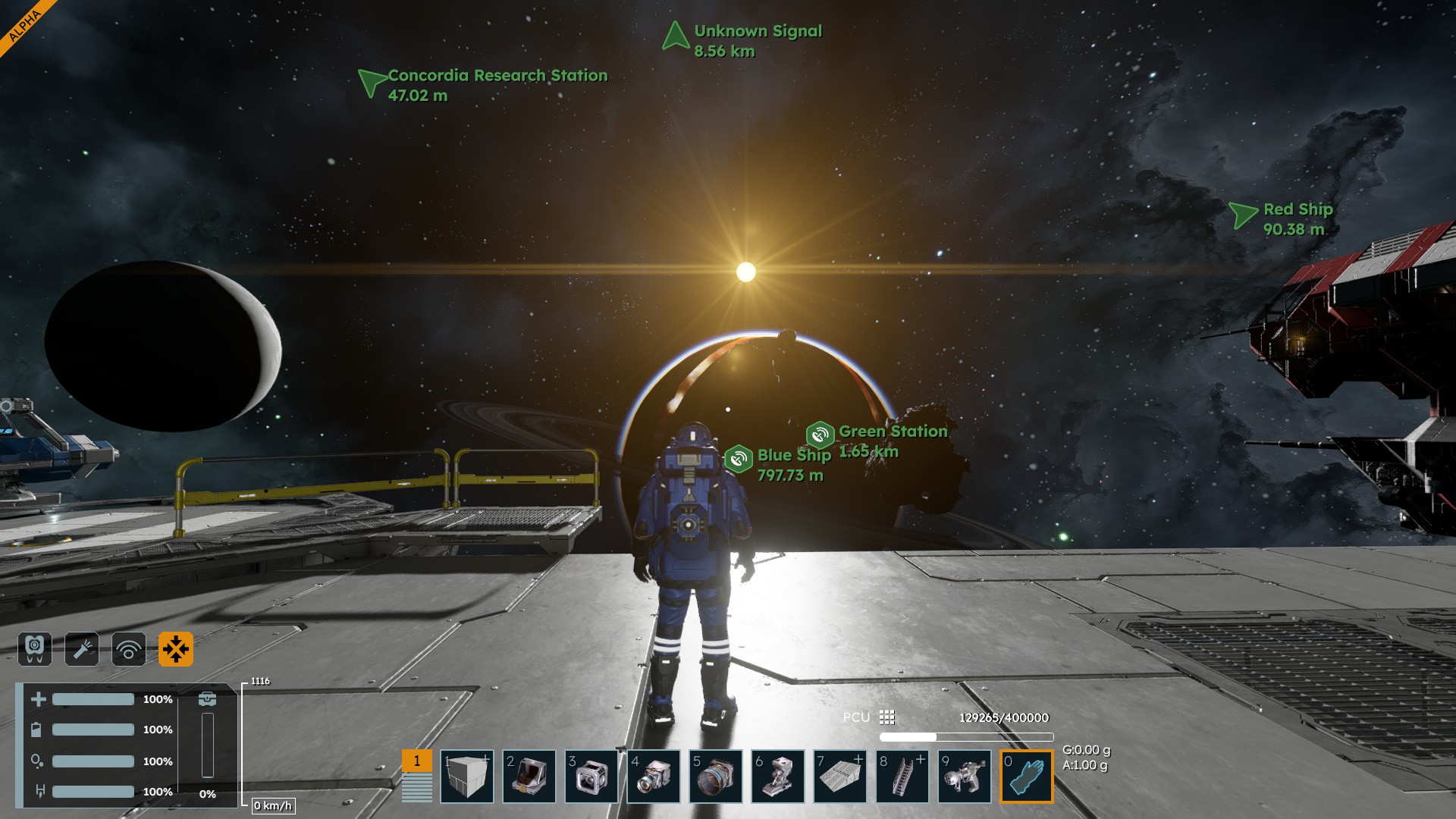Select the armor block in slot 1

[467, 777]
